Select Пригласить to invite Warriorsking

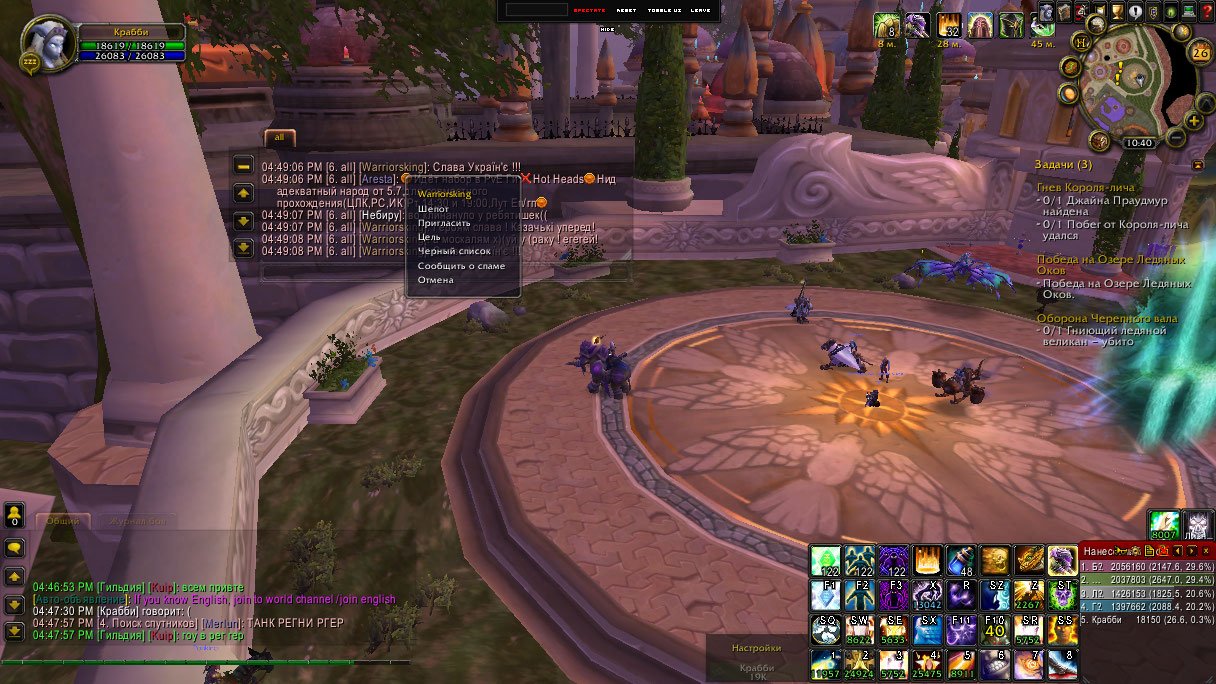[x=444, y=223]
